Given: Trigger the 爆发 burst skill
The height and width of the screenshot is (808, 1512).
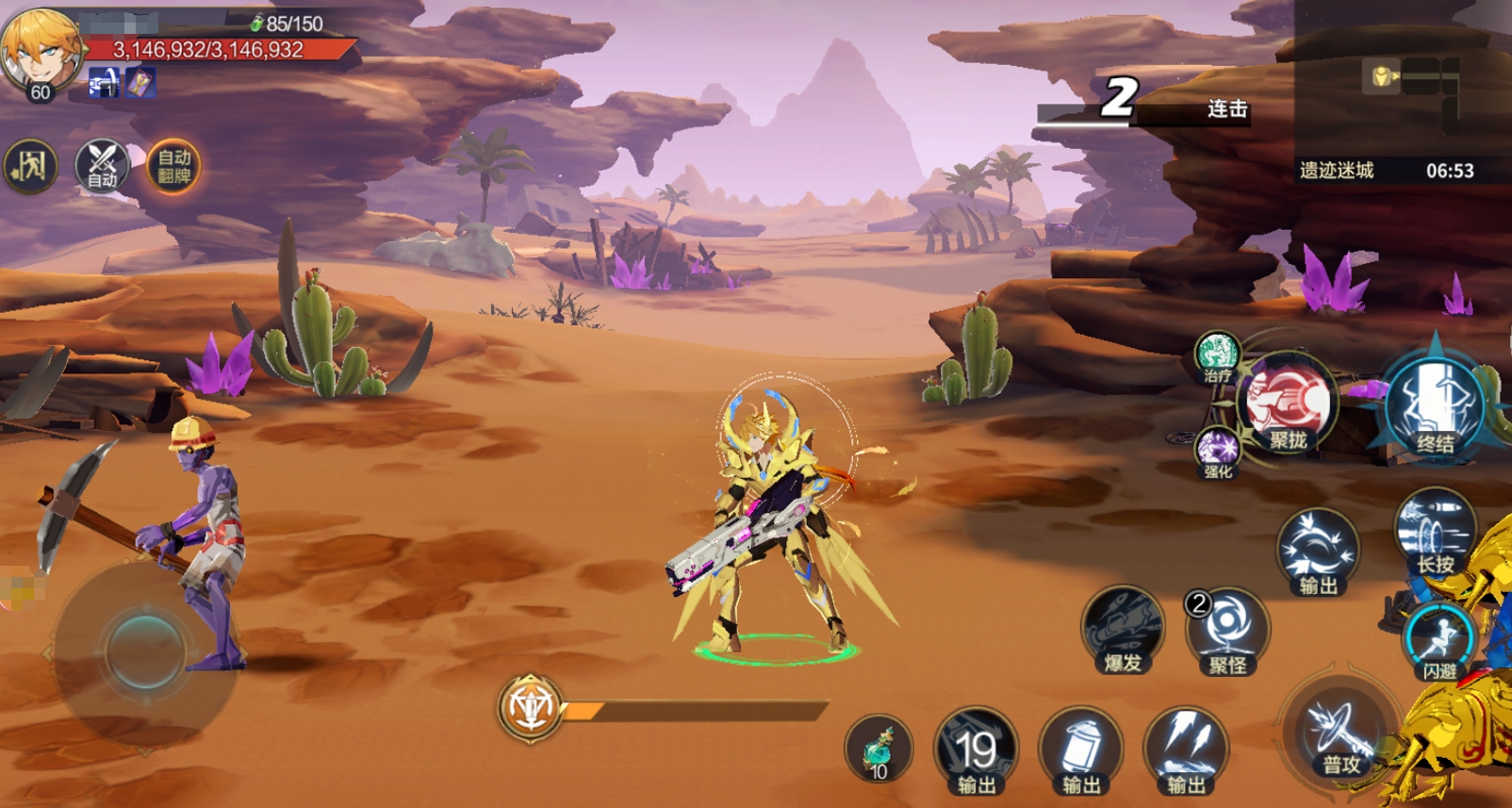Looking at the screenshot, I should click(1123, 629).
